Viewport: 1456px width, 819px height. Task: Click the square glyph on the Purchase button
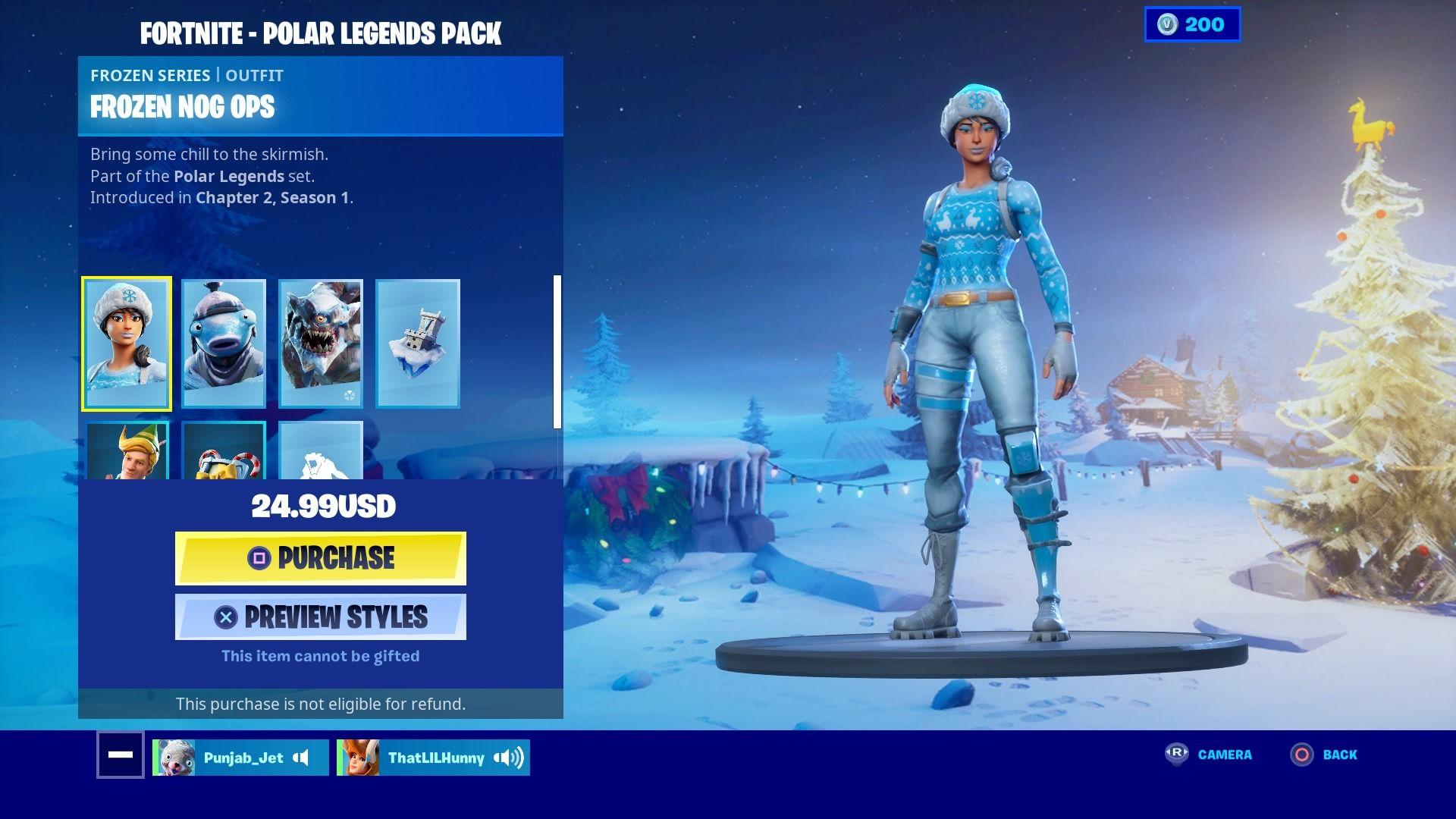(261, 559)
